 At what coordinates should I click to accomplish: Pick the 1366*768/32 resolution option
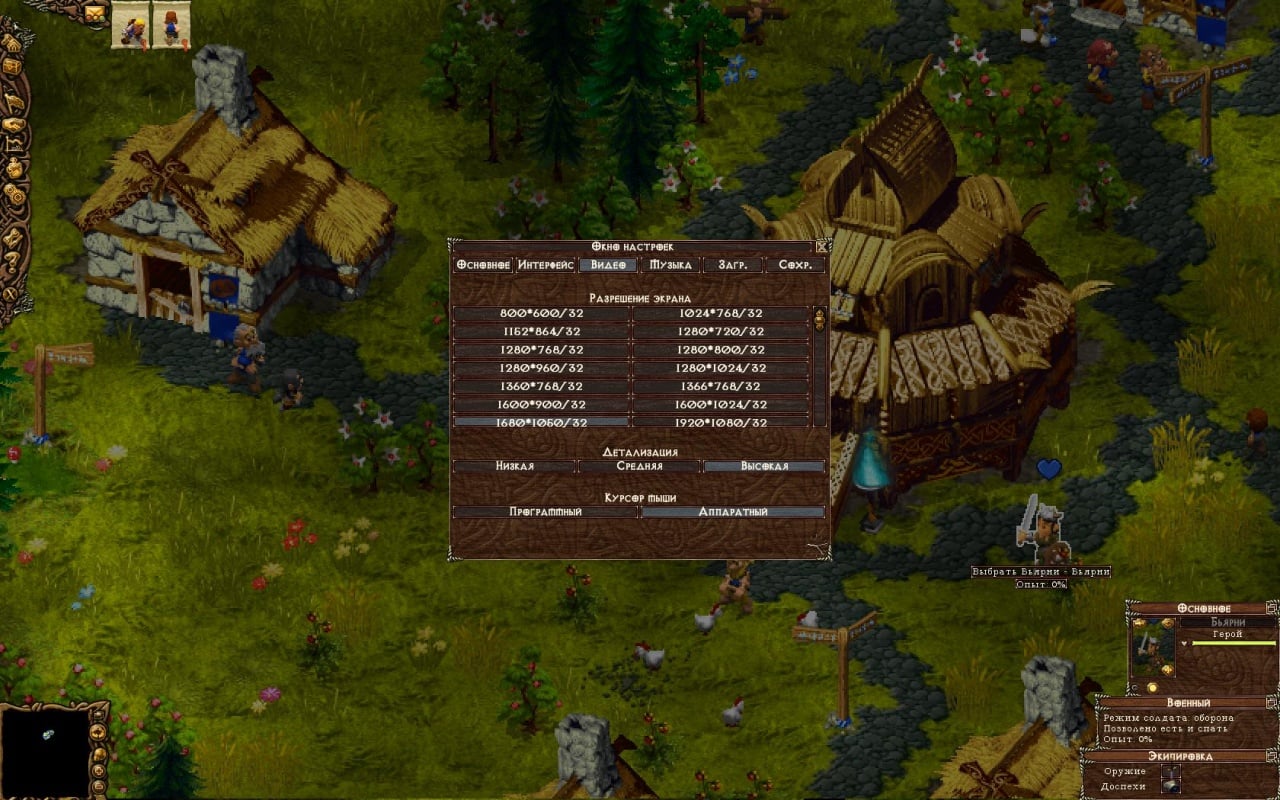720,386
